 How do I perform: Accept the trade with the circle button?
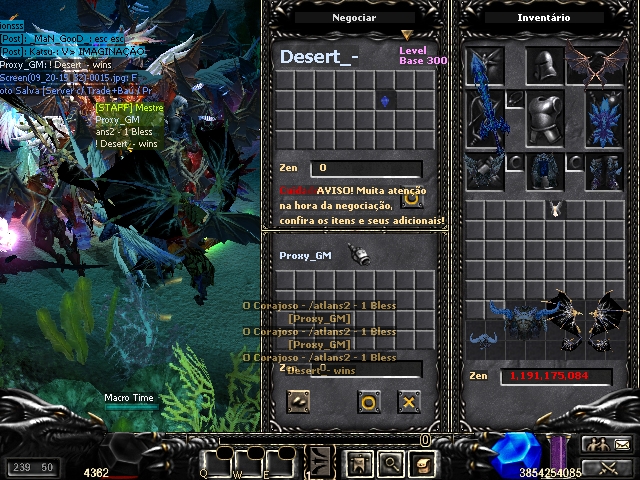[369, 402]
